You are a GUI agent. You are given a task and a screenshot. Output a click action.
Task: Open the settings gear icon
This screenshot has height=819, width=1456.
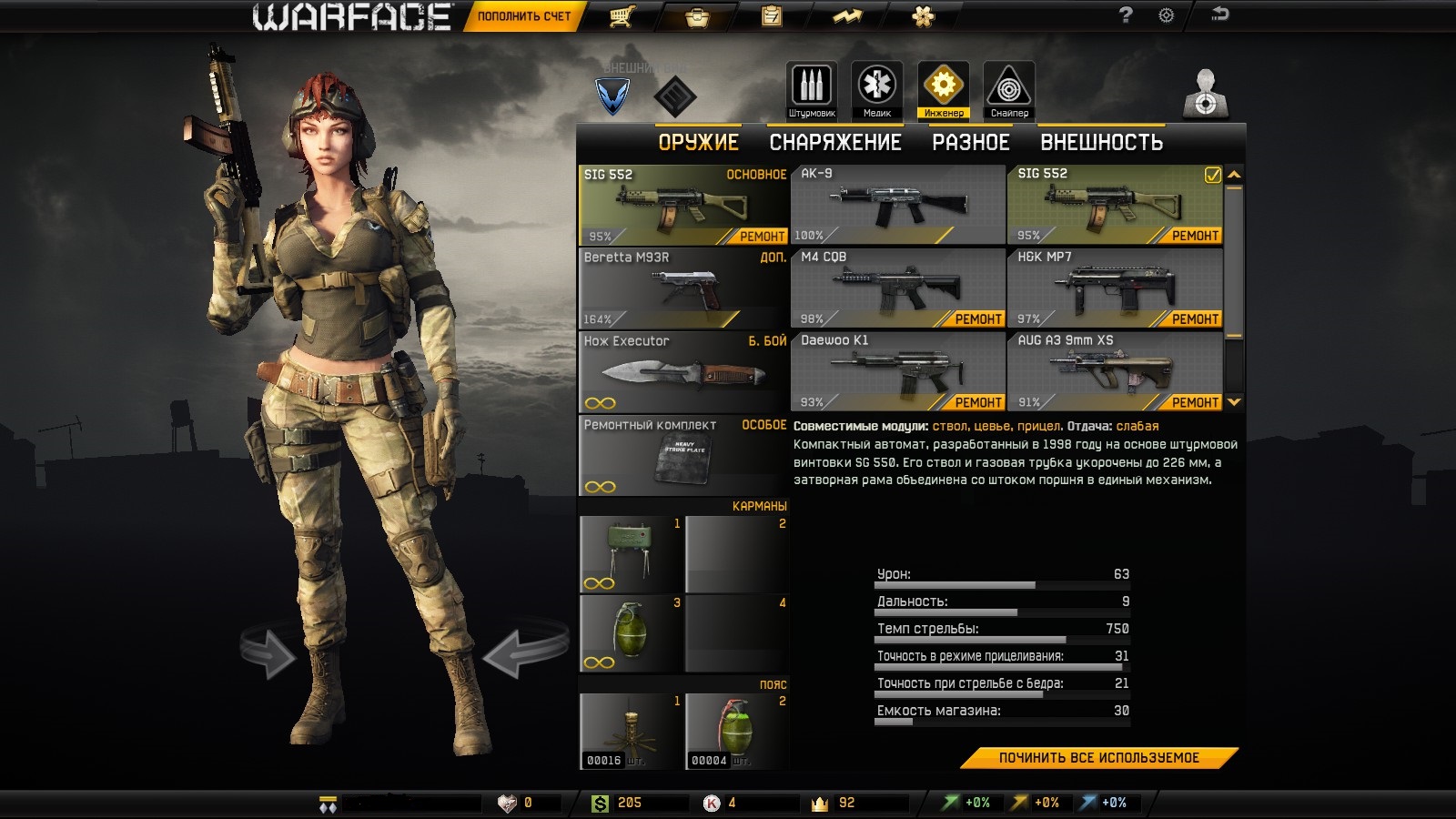1166,15
